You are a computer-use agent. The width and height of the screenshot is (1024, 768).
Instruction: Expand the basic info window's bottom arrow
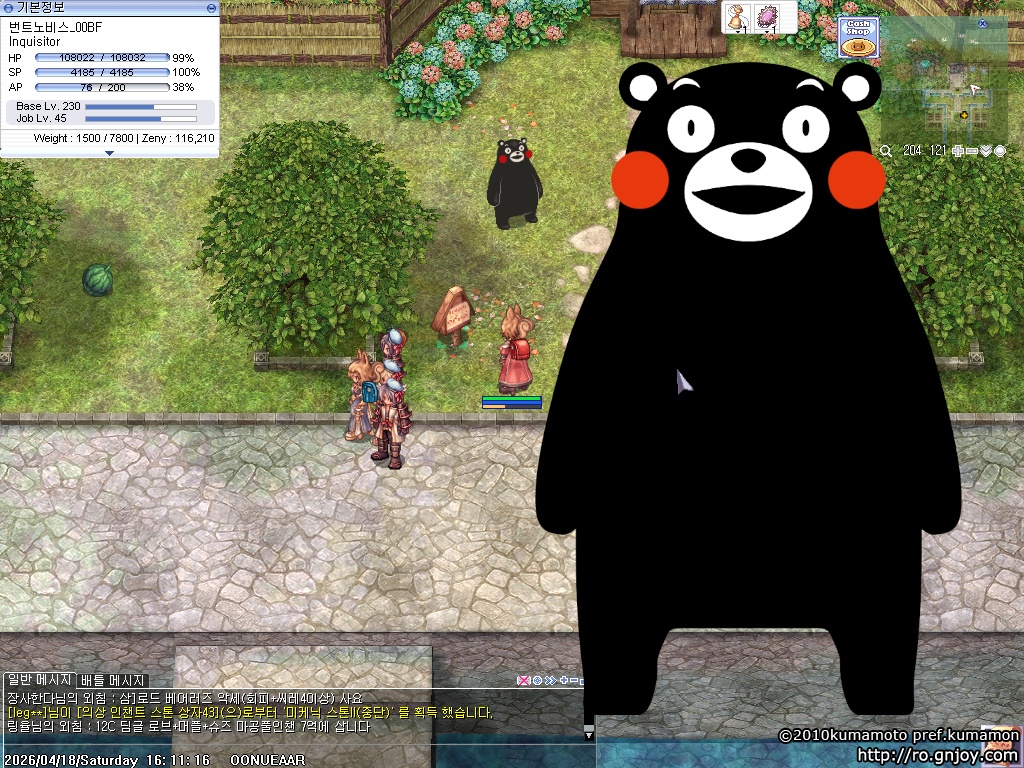109,153
